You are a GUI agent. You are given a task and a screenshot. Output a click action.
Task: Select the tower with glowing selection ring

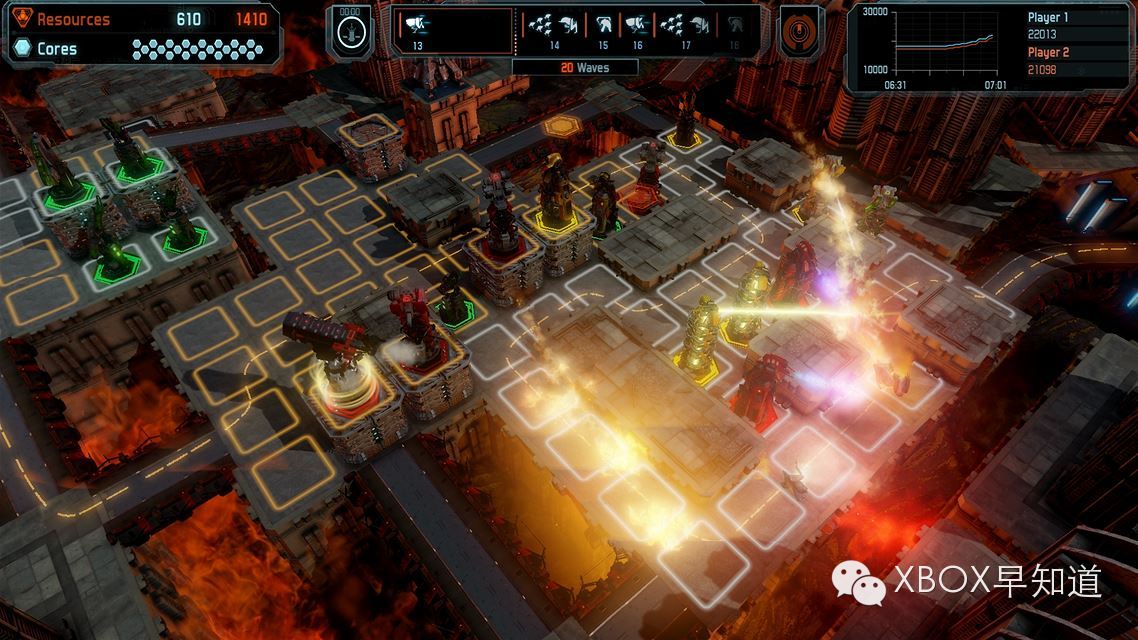pyautogui.click(x=343, y=372)
